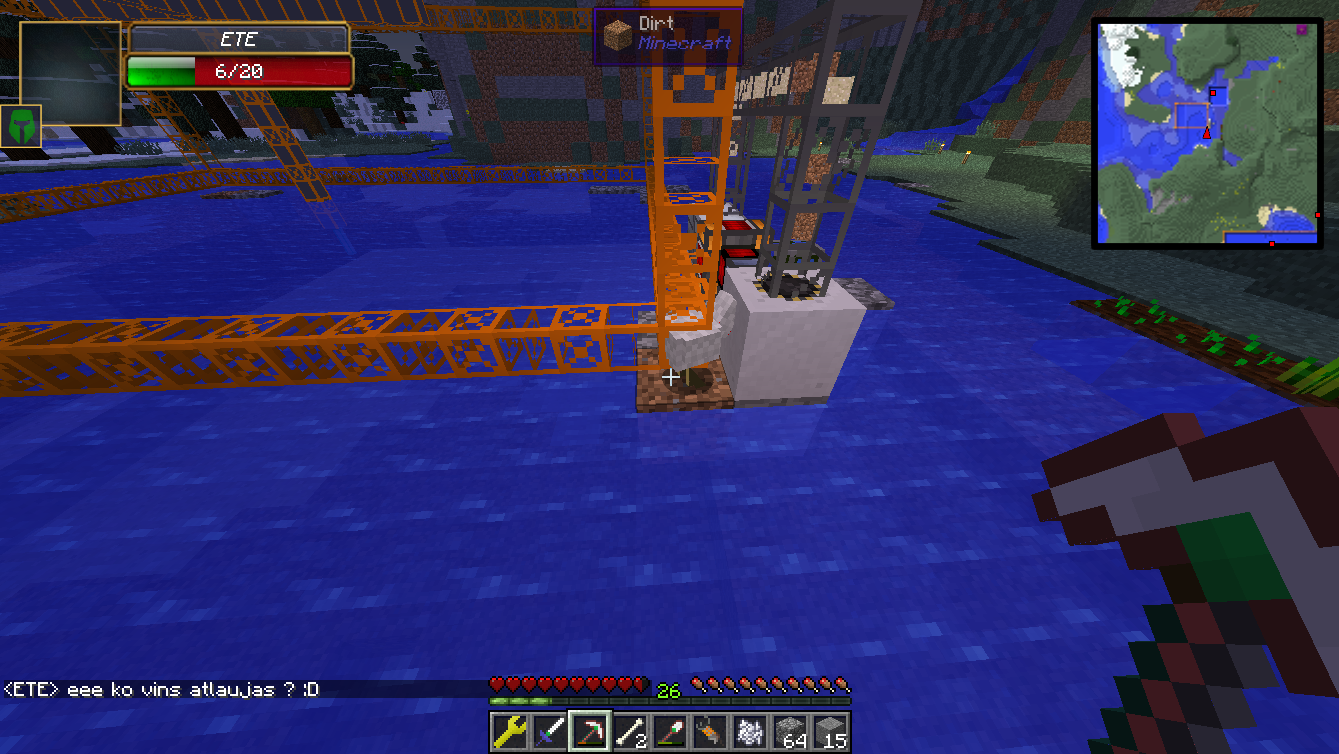This screenshot has width=1339, height=754.
Task: Click the green helmet icon
Action: pos(21,126)
